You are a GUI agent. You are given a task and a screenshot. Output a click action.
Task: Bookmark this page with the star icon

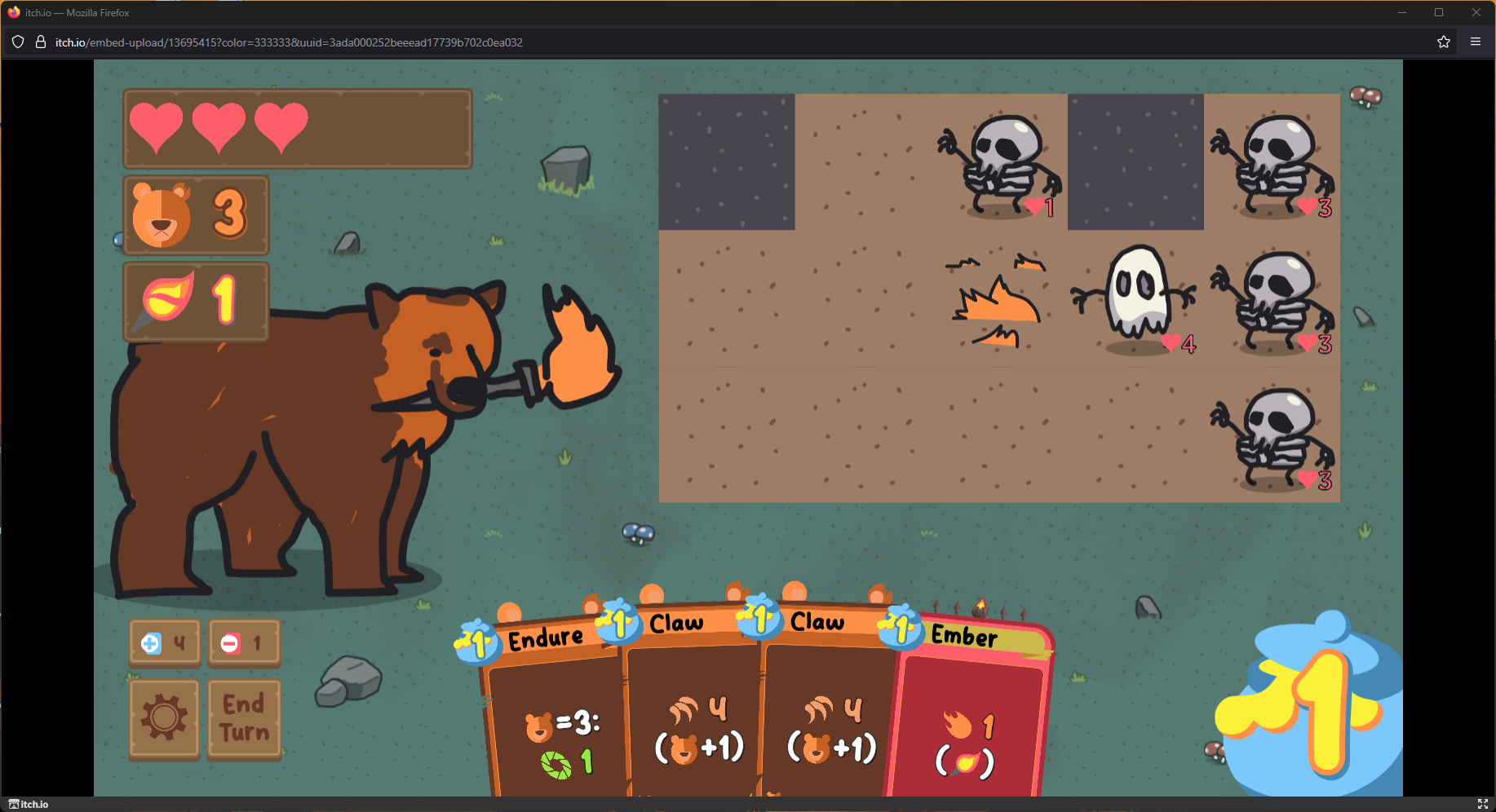(x=1443, y=42)
